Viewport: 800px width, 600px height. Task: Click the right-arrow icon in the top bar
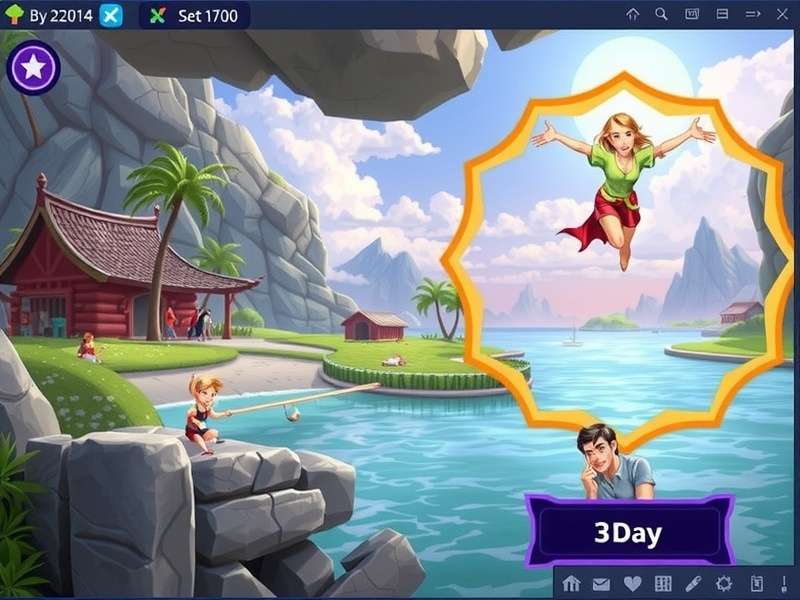(x=752, y=14)
